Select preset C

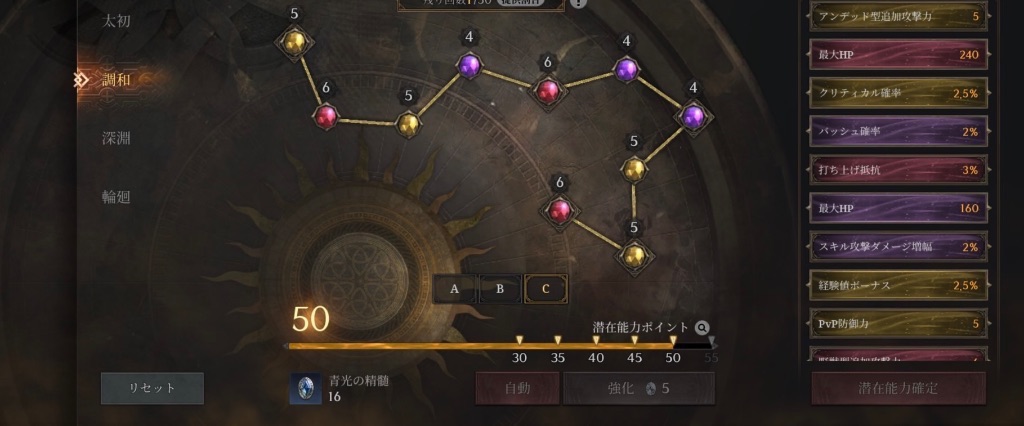click(x=546, y=289)
